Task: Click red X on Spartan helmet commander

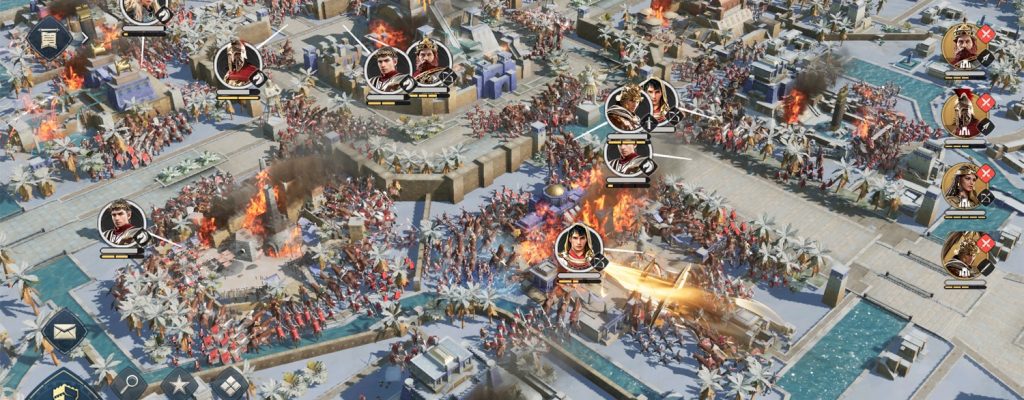Action: click(986, 103)
